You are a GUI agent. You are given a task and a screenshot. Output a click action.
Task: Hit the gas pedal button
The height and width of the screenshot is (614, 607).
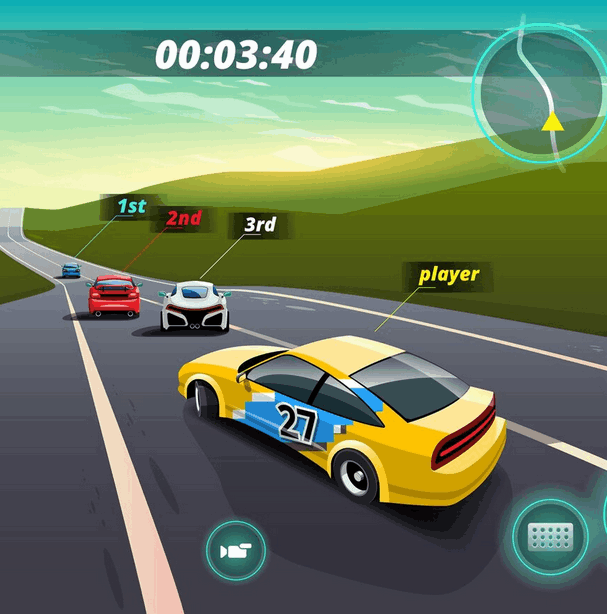pyautogui.click(x=549, y=537)
